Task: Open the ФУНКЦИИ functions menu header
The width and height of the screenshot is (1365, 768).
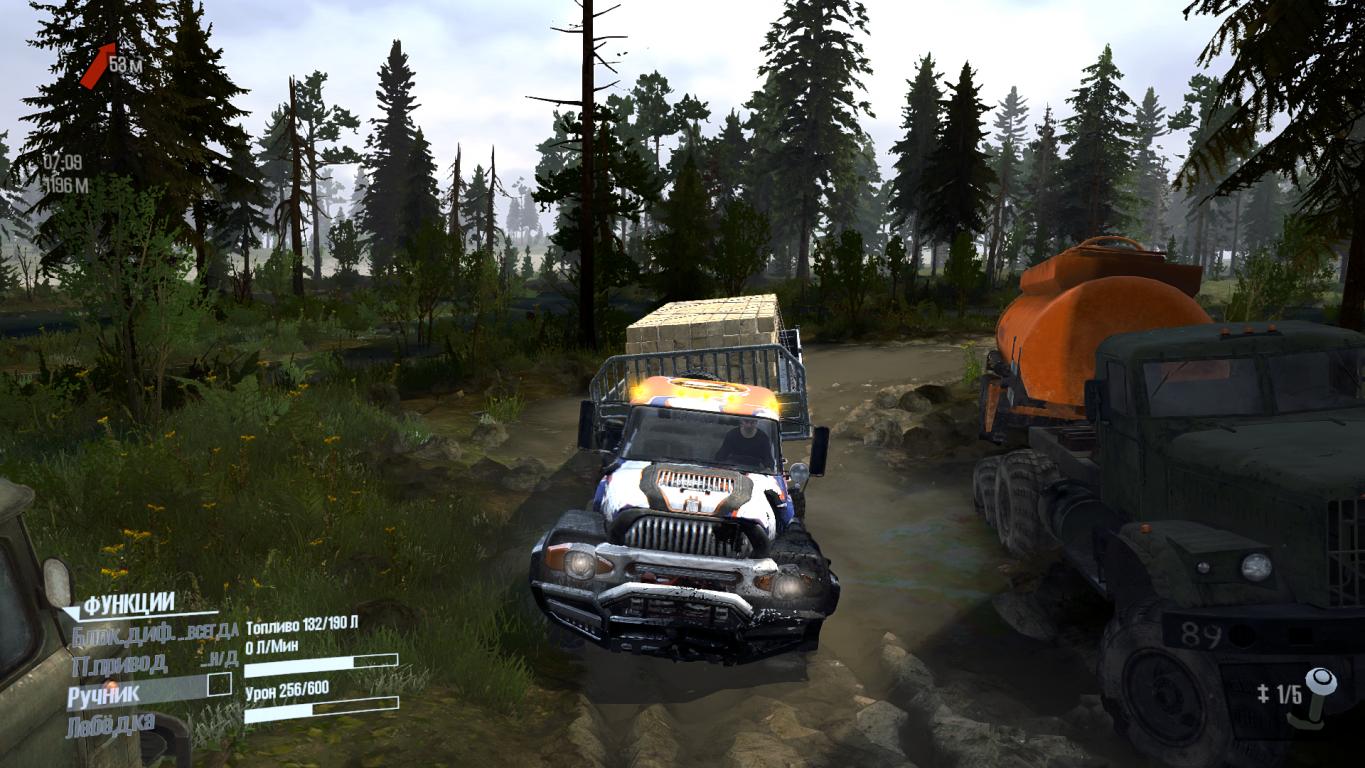Action: point(128,604)
